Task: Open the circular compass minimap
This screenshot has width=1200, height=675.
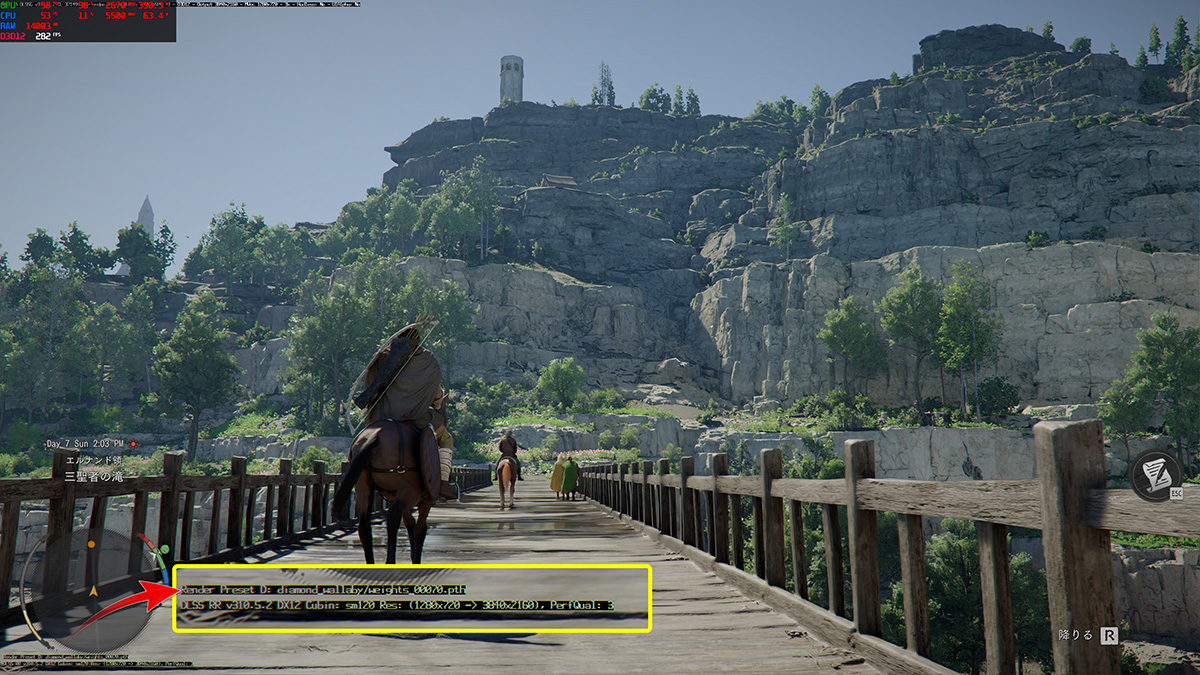Action: pos(92,590)
